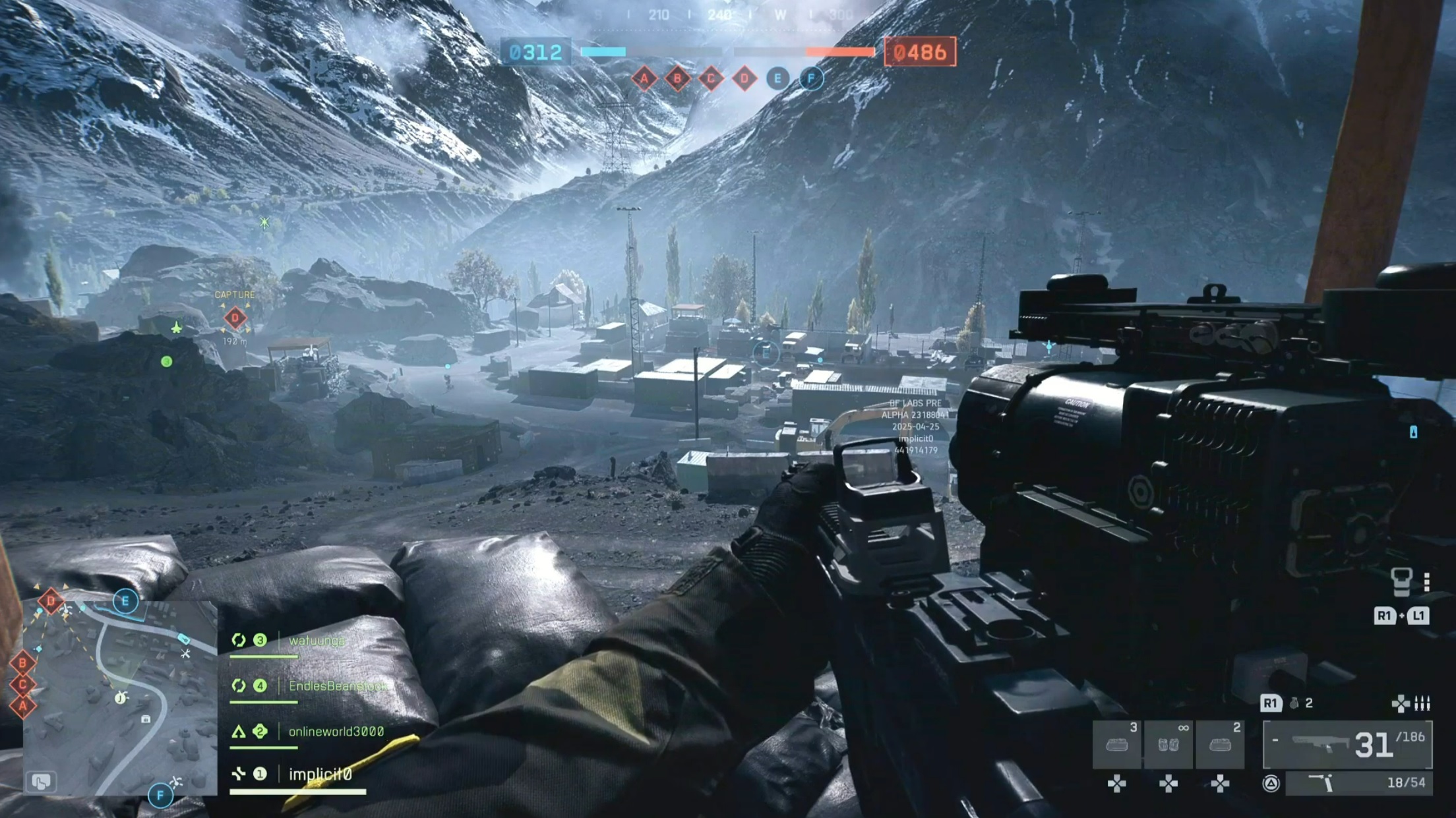Screen dimensions: 1456x818
Task: Select objective A in the top score bar
Action: [644, 80]
